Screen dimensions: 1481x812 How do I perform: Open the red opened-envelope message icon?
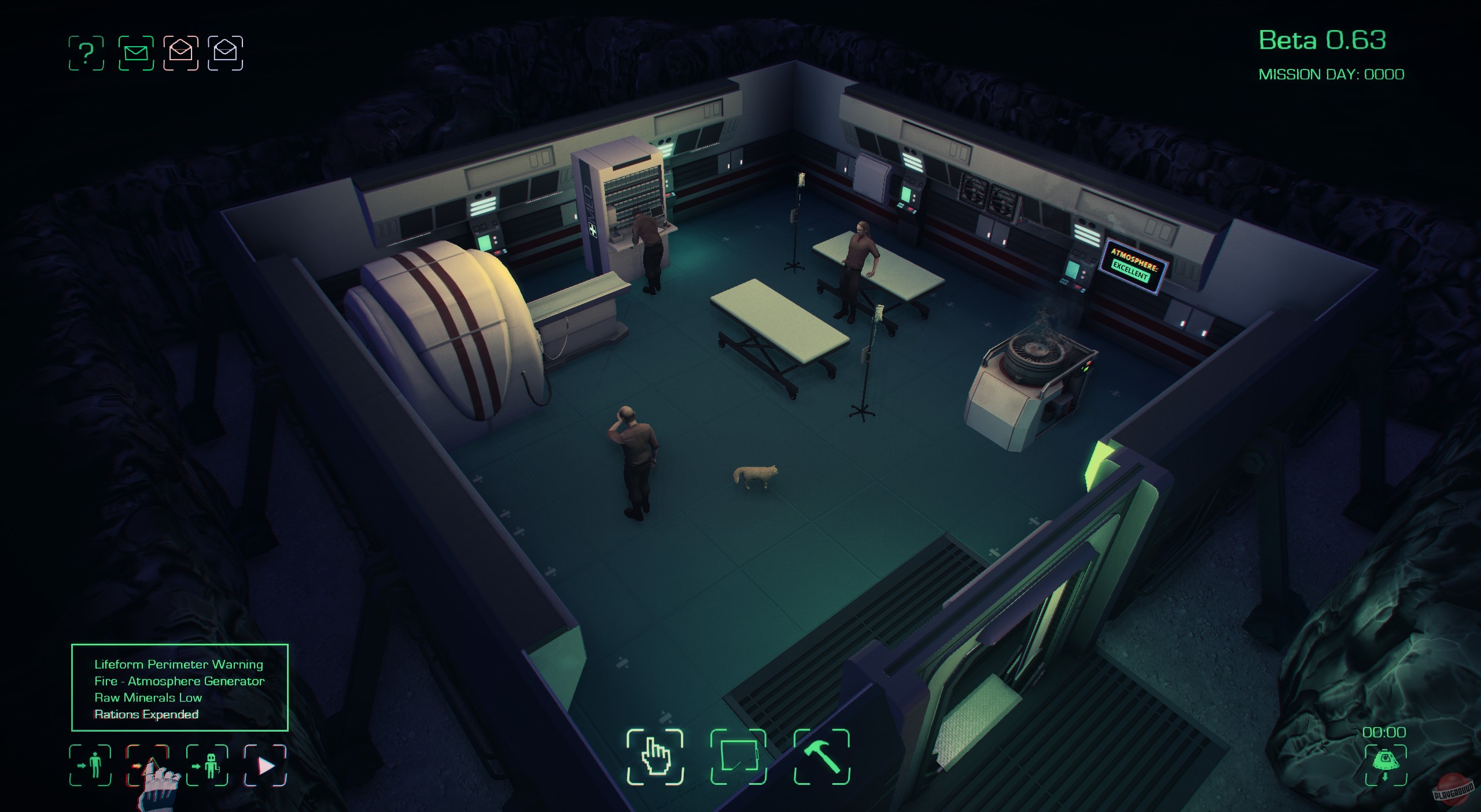click(181, 53)
